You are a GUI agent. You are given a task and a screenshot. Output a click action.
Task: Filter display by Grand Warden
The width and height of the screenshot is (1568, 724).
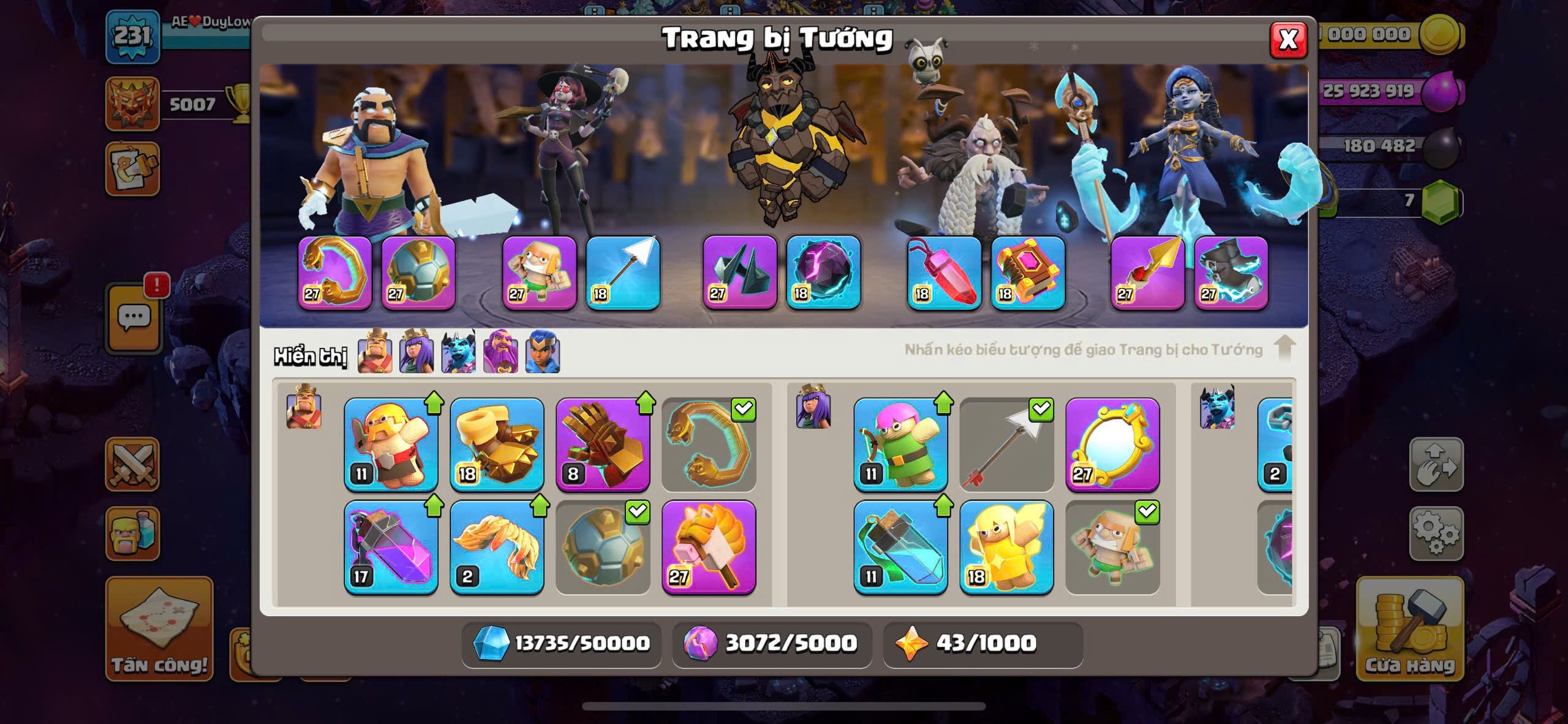[x=500, y=352]
